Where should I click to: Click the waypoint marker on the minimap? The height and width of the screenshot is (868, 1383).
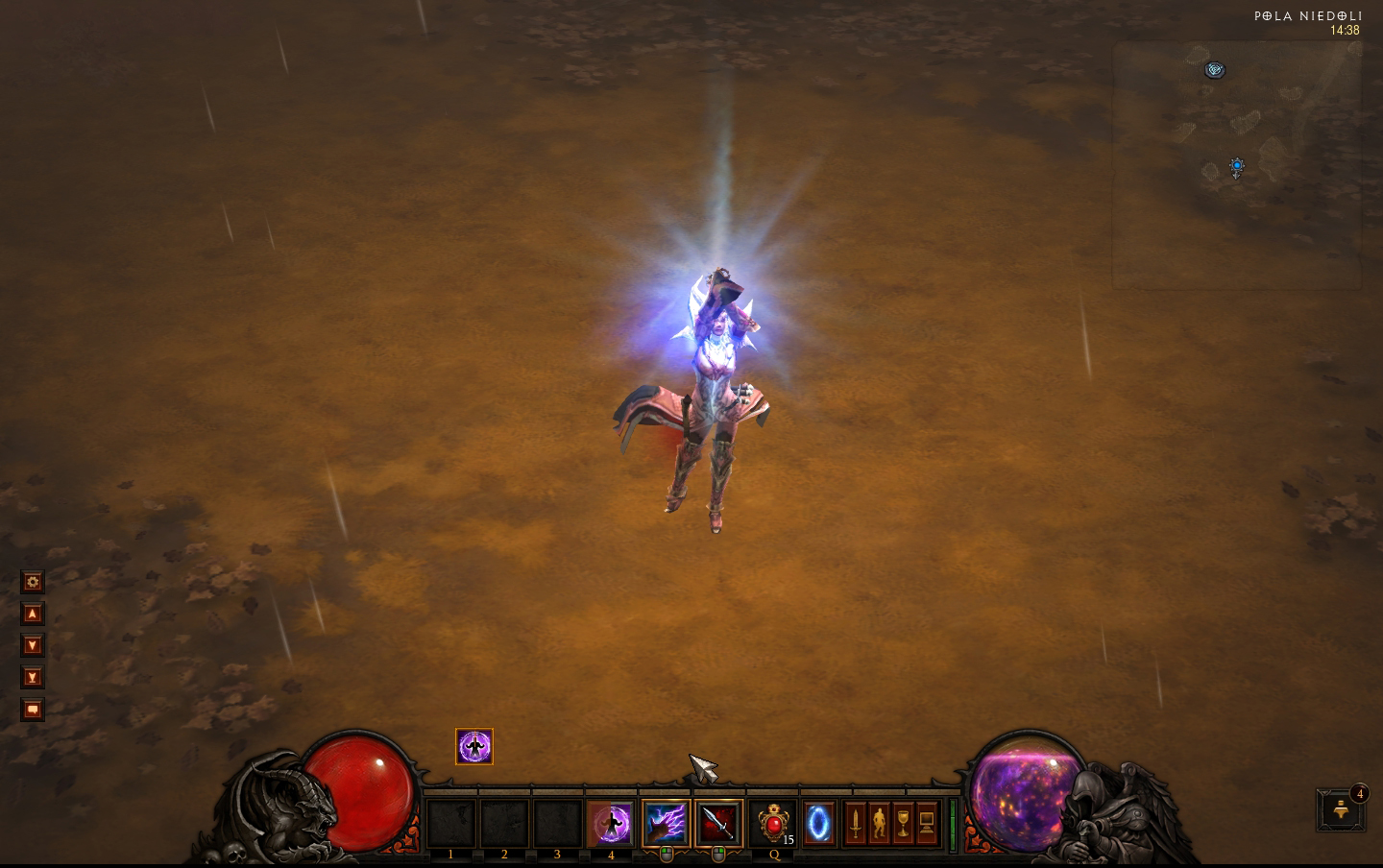pyautogui.click(x=1215, y=69)
